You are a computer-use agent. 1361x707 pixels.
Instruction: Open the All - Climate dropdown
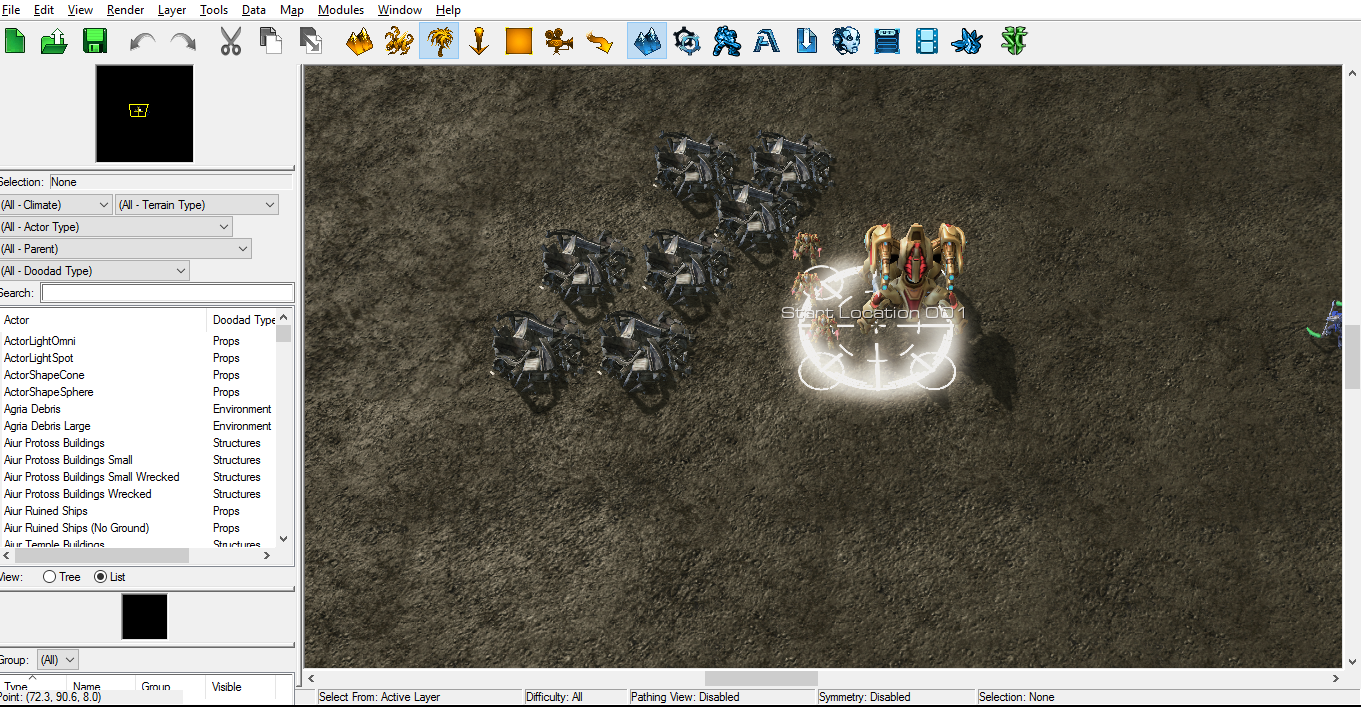(x=56, y=205)
